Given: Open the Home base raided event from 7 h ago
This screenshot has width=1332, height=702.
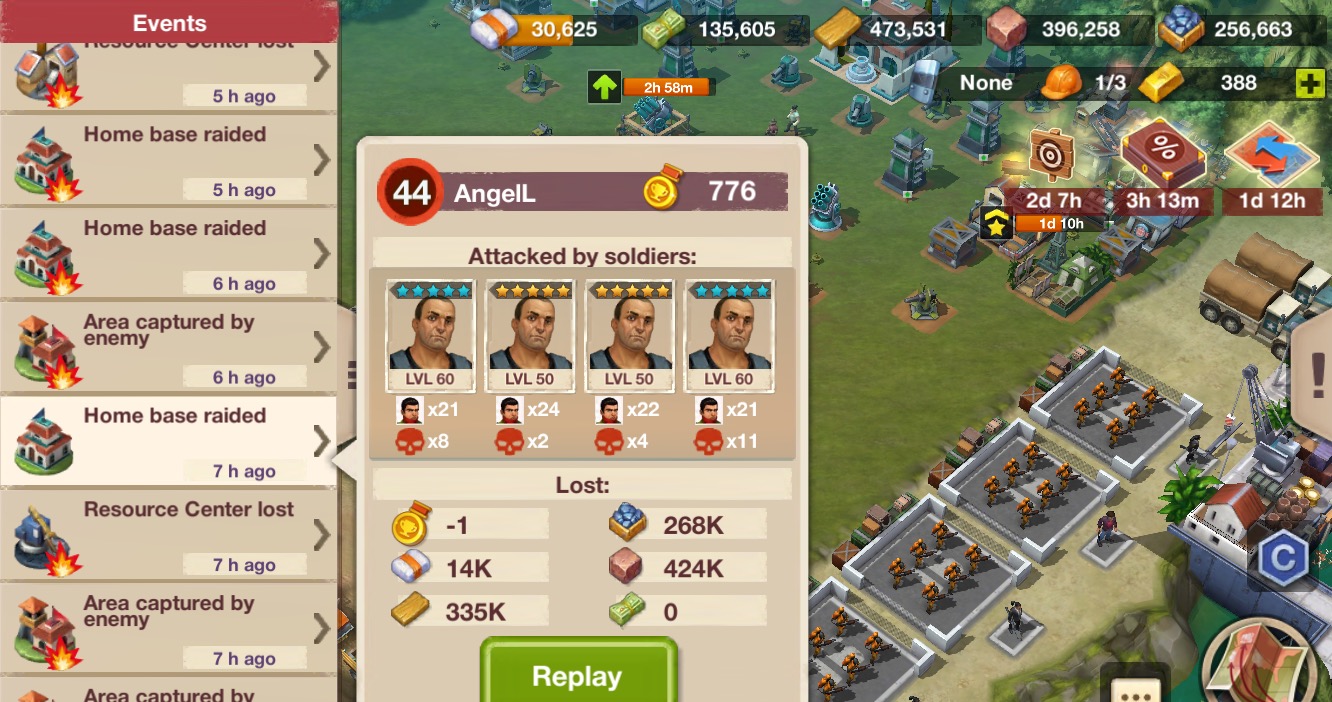Looking at the screenshot, I should pos(168,441).
